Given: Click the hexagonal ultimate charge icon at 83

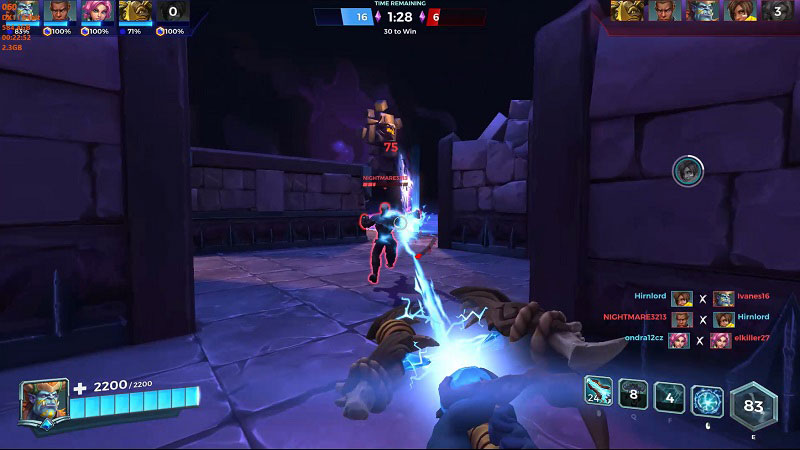Looking at the screenshot, I should 754,407.
